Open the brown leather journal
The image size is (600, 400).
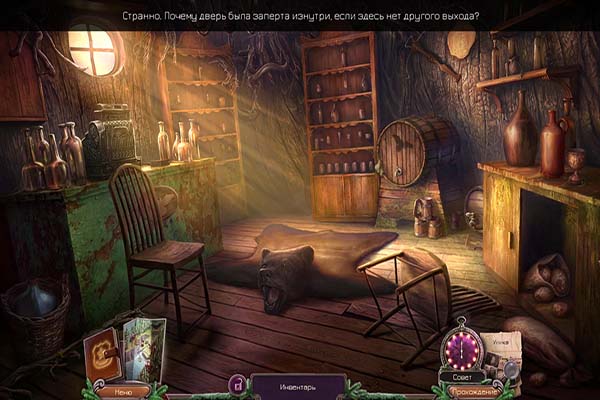pyautogui.click(x=102, y=354)
